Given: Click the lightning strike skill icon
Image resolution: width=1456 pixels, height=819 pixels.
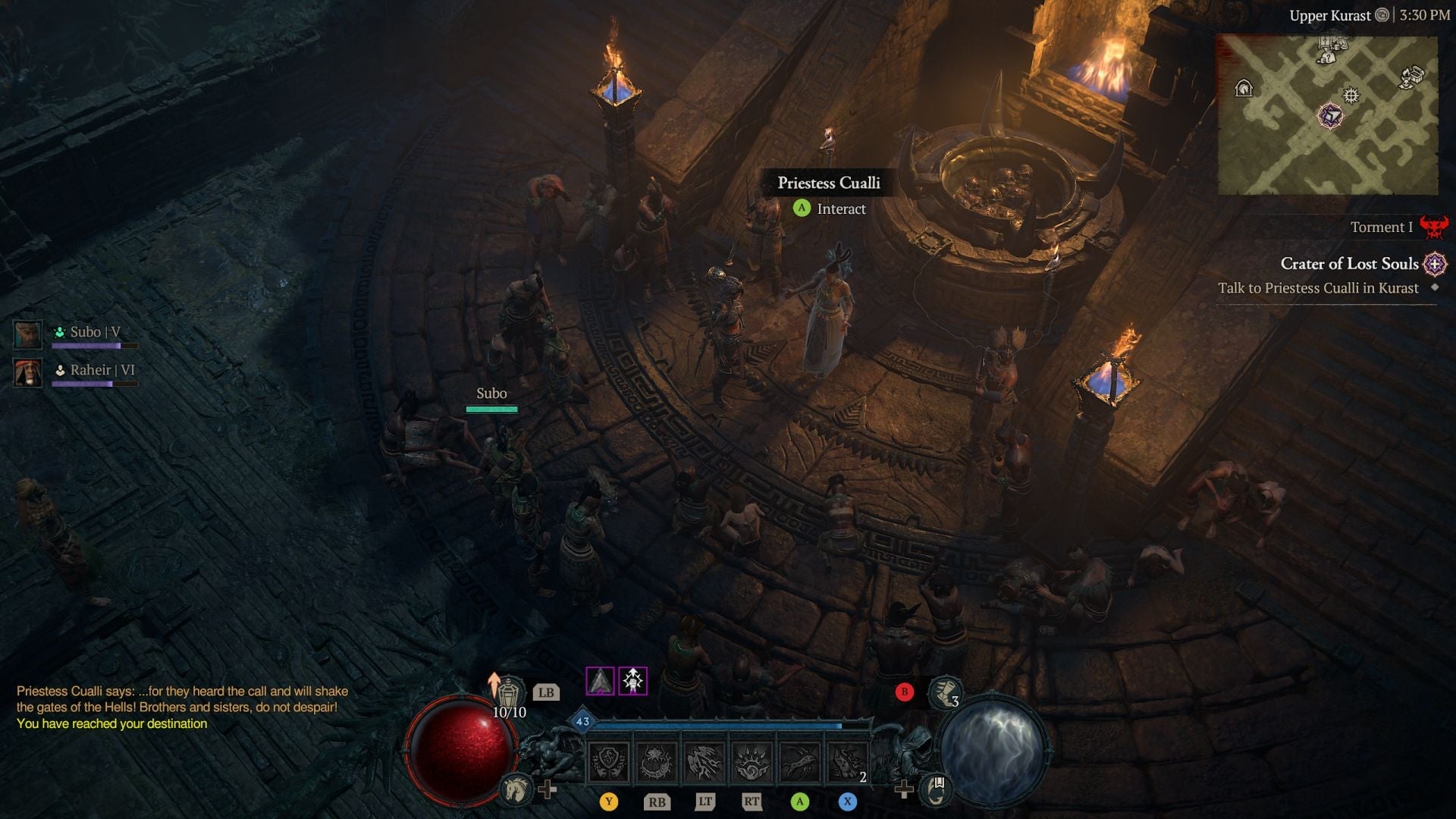Looking at the screenshot, I should (x=704, y=761).
